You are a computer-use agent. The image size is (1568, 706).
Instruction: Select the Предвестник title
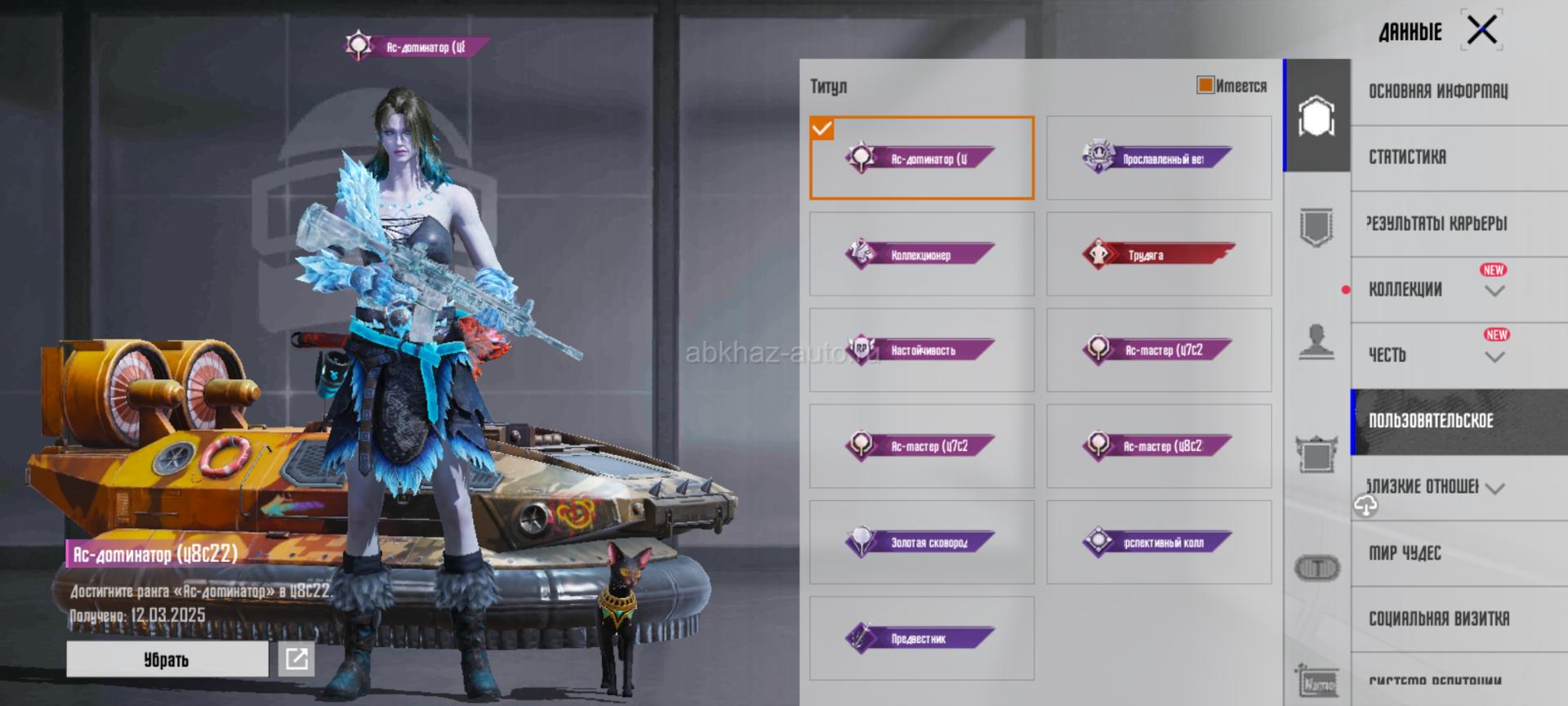point(921,638)
